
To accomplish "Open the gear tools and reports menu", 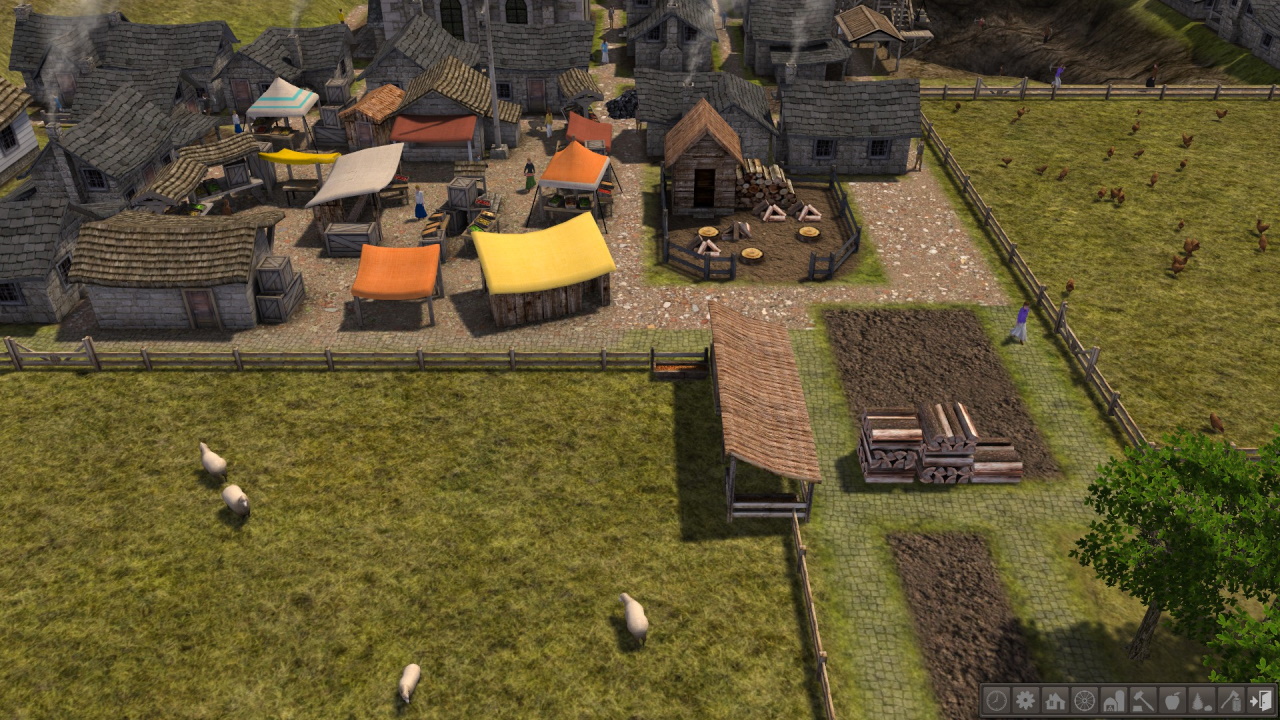I will [x=1025, y=700].
